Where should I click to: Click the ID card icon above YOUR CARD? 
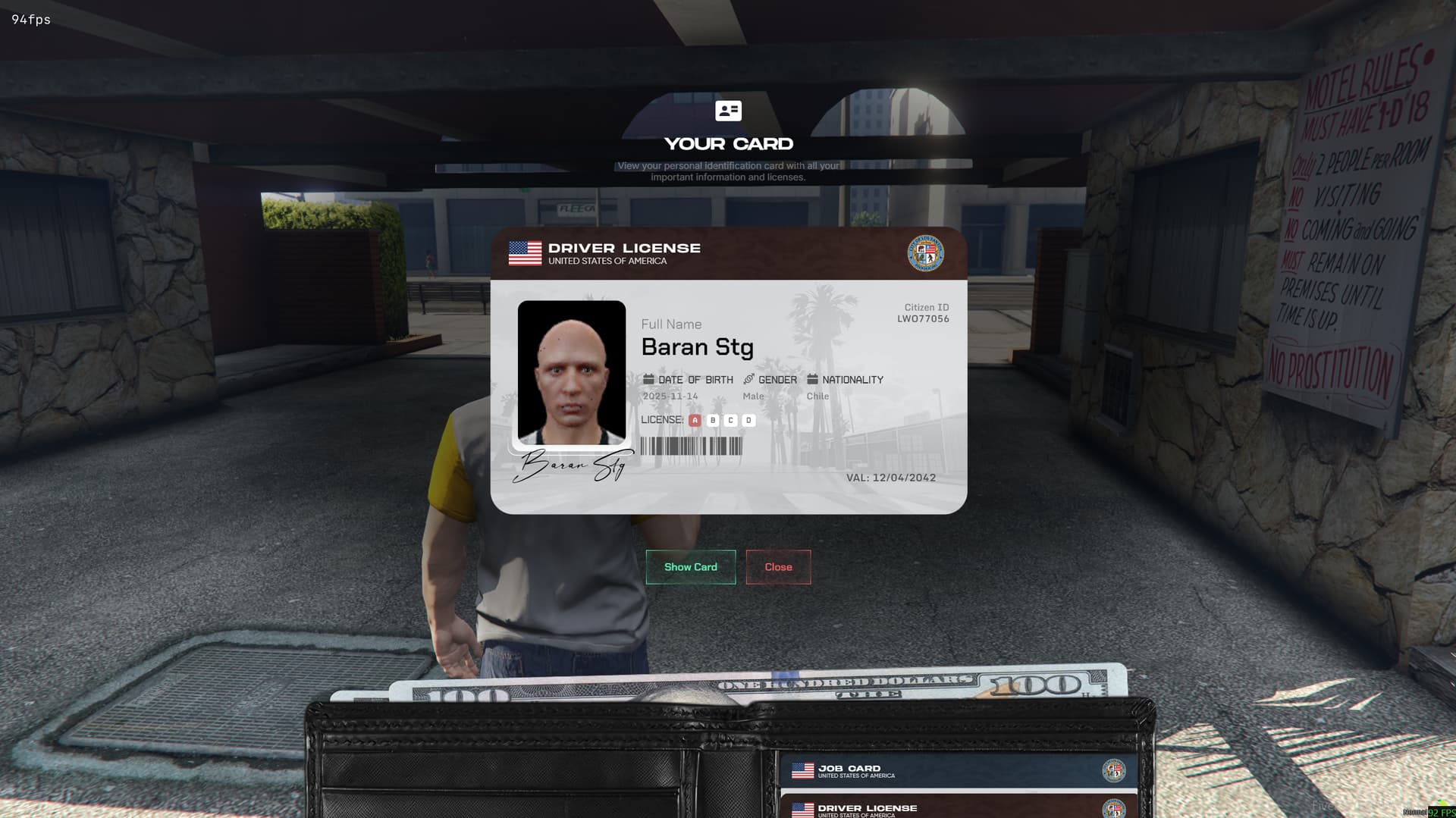point(727,112)
